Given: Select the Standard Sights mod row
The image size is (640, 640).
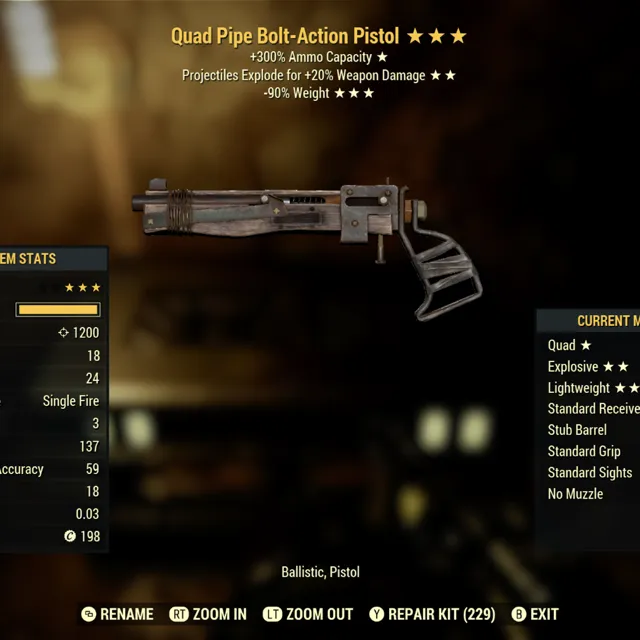Looking at the screenshot, I should pos(589,472).
